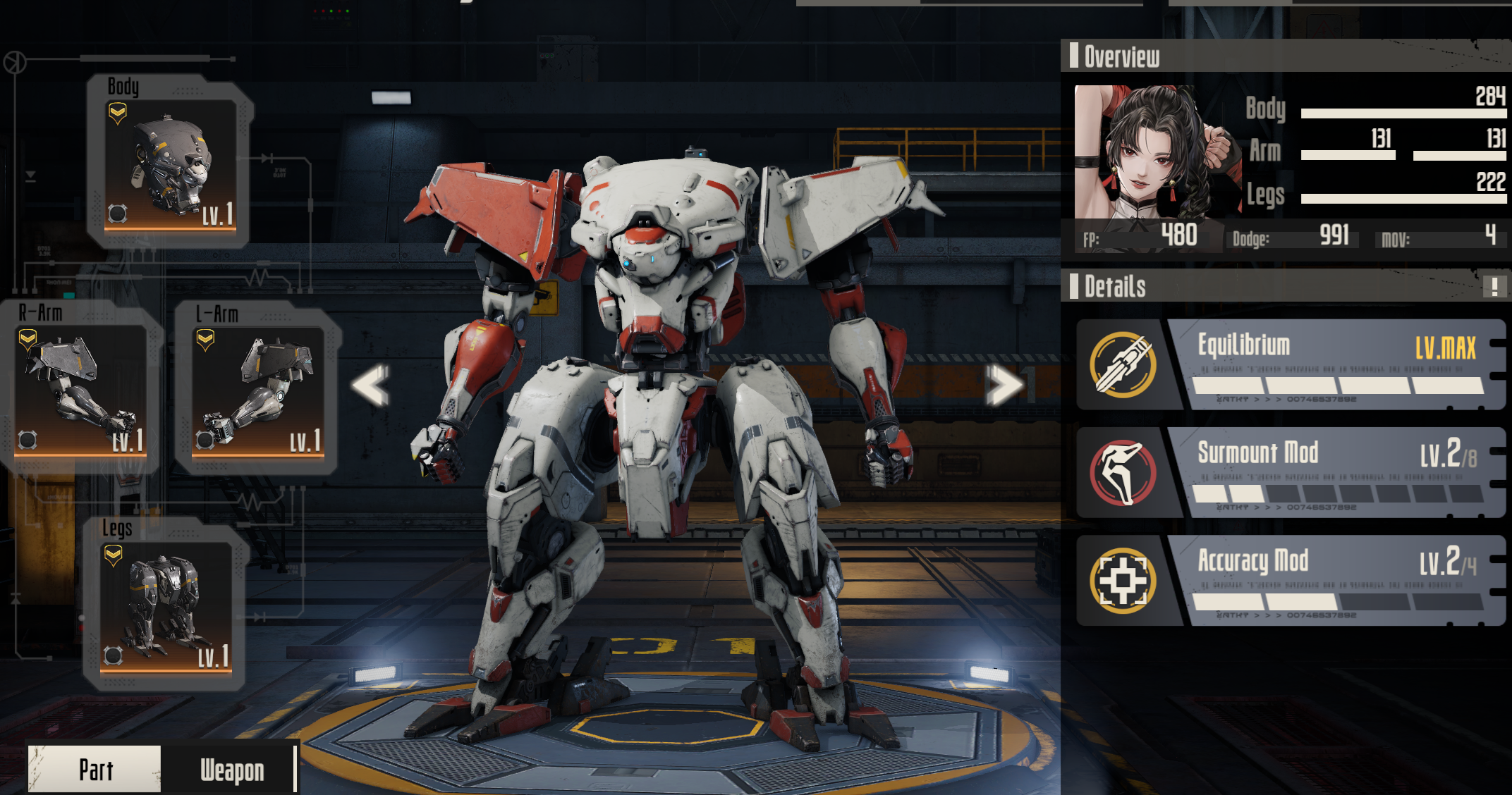Show the previous mech with left arrow
The image size is (1512, 795).
click(x=371, y=384)
